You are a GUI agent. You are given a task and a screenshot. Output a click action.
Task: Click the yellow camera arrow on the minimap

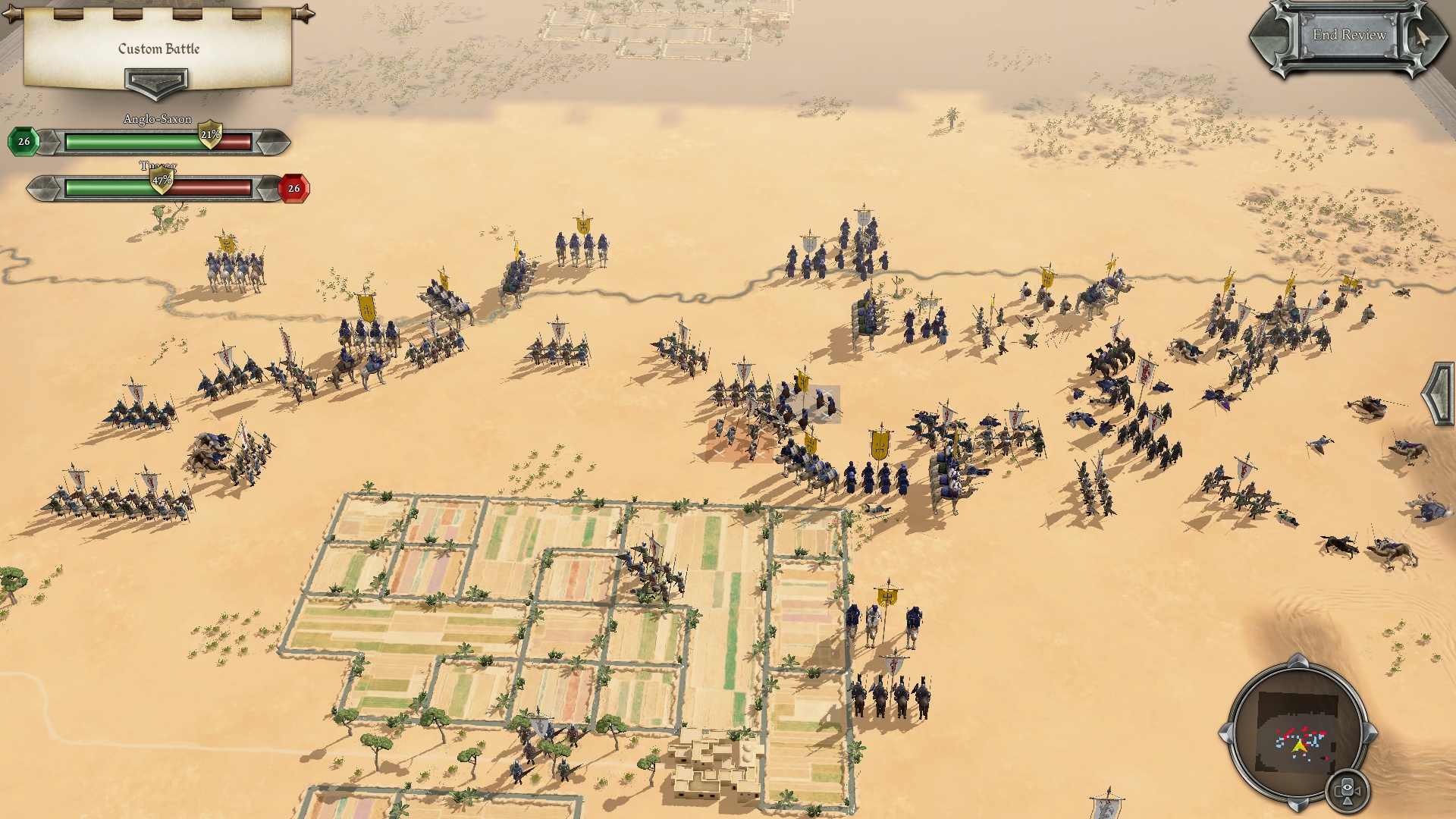(x=1299, y=746)
